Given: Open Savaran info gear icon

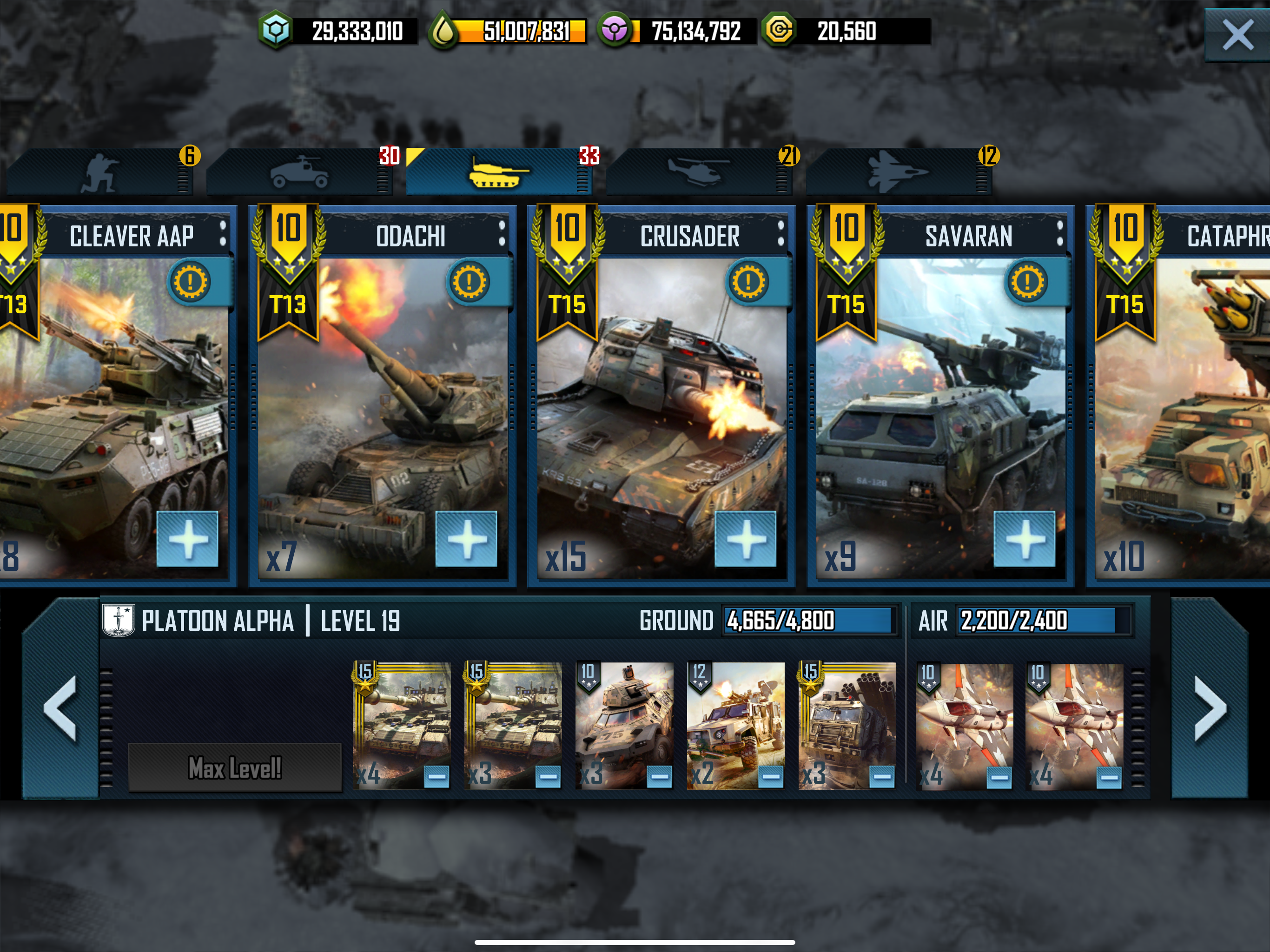Looking at the screenshot, I should 1027,281.
